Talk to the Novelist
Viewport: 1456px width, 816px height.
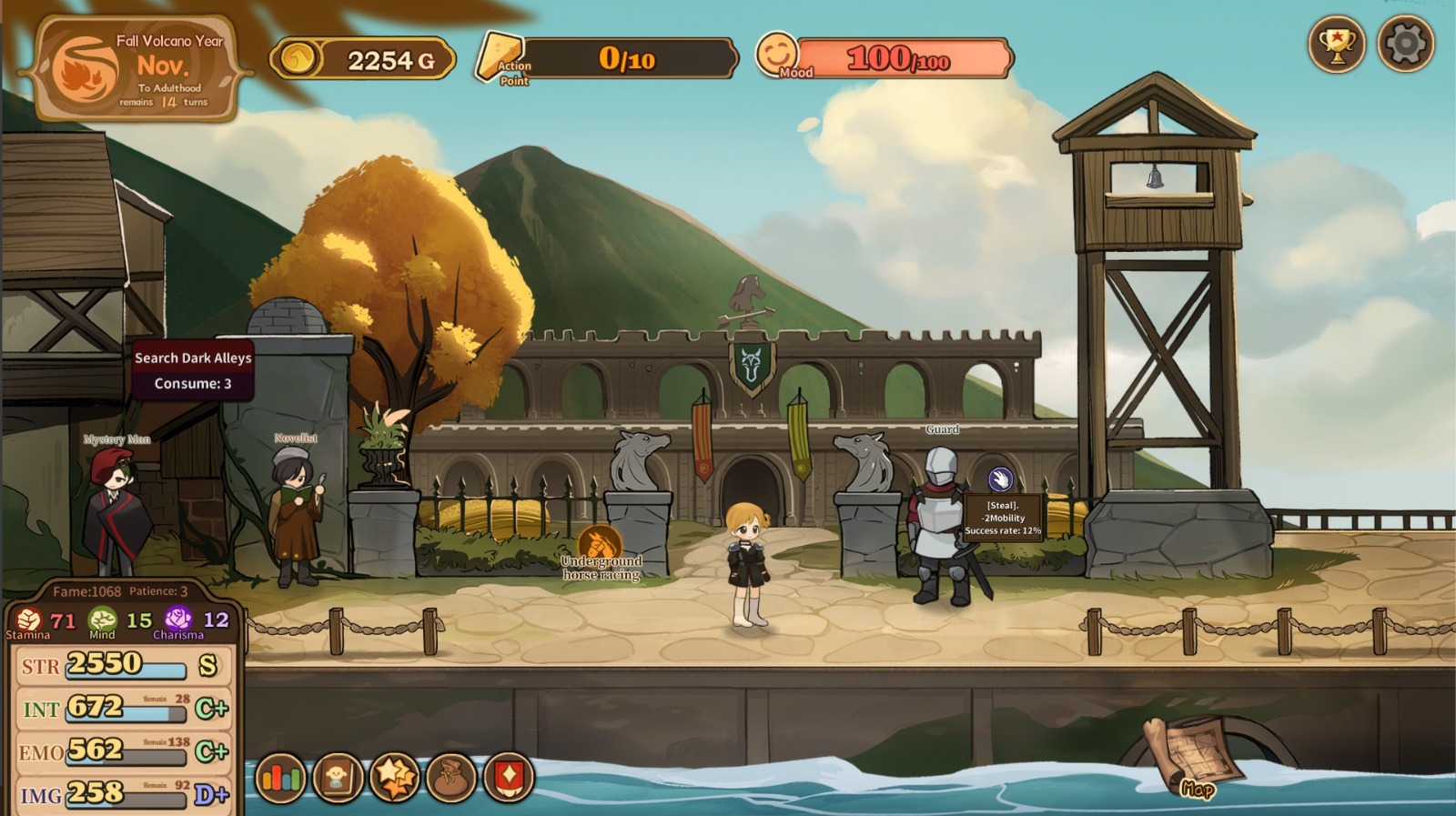(x=296, y=514)
